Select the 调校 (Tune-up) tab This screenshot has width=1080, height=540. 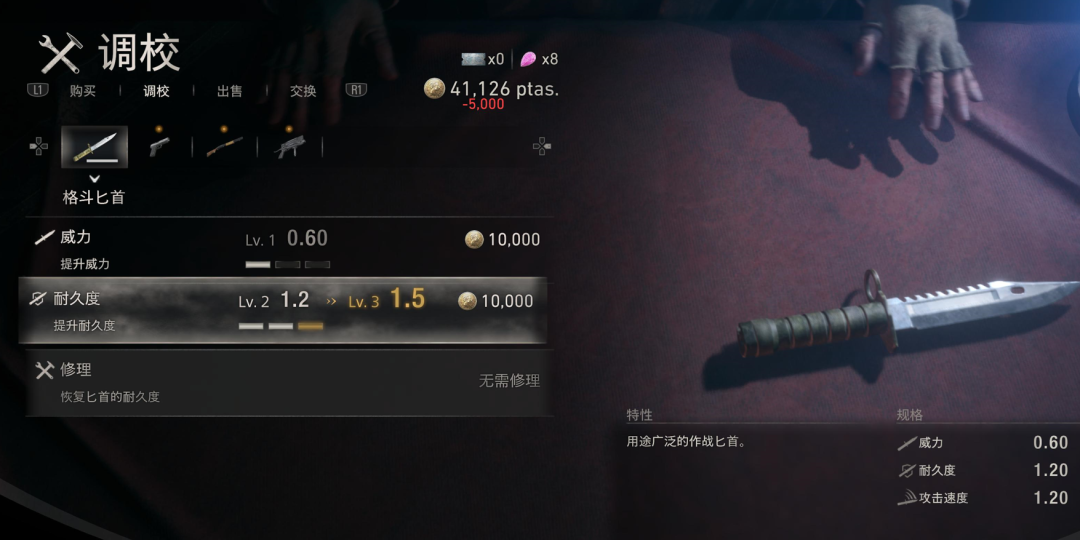point(157,91)
